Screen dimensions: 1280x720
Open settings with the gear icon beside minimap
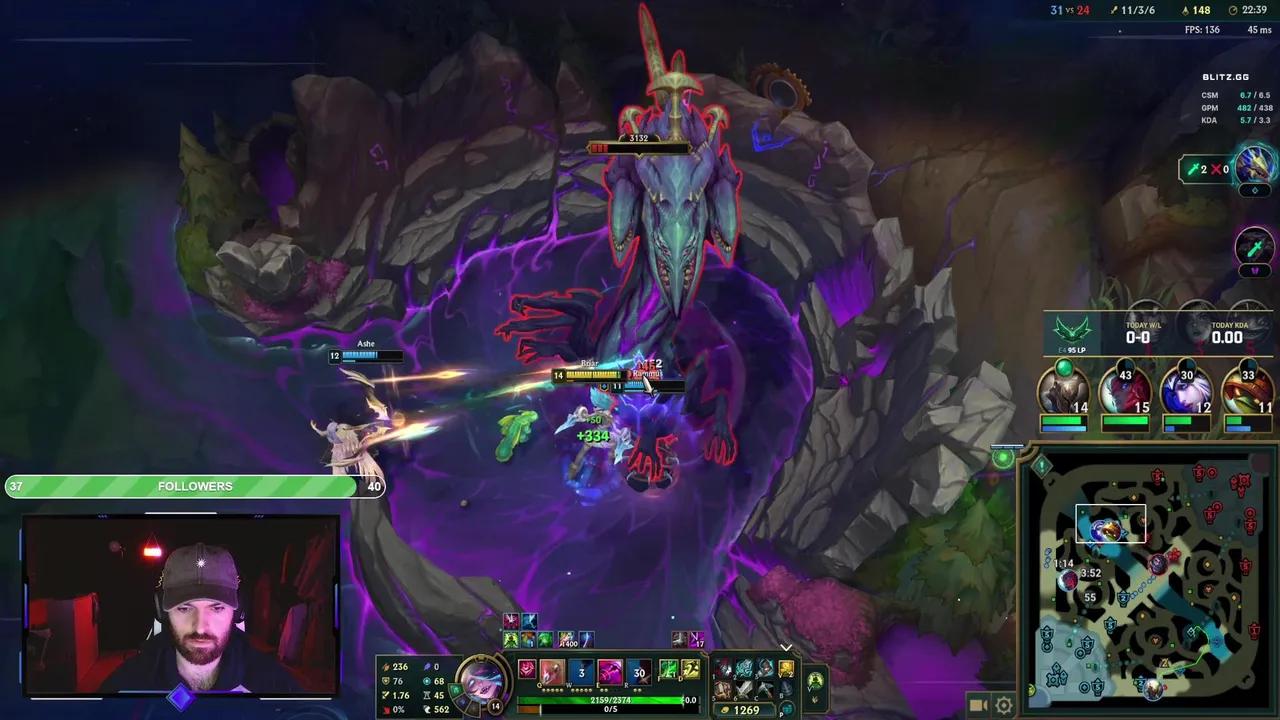(1003, 705)
